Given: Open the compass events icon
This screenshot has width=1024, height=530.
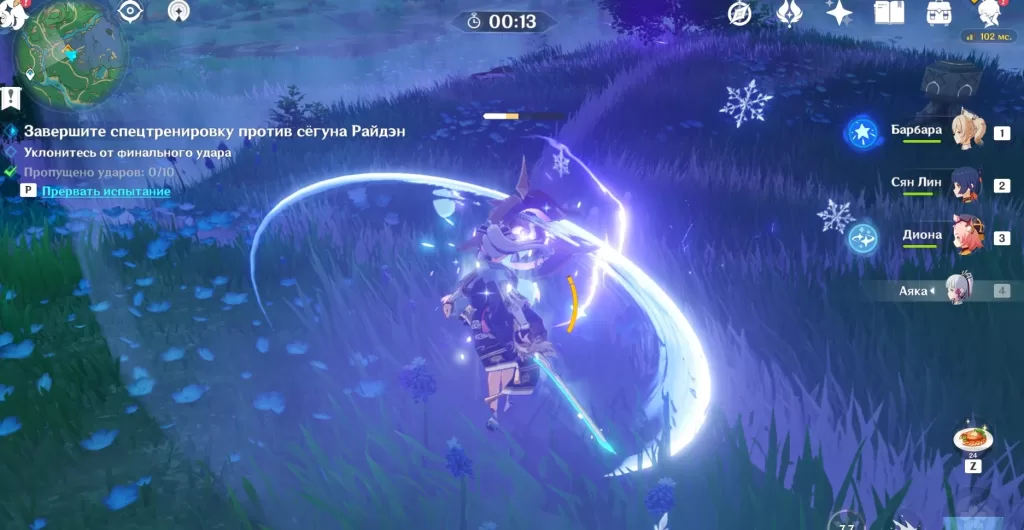Looking at the screenshot, I should click(x=739, y=13).
